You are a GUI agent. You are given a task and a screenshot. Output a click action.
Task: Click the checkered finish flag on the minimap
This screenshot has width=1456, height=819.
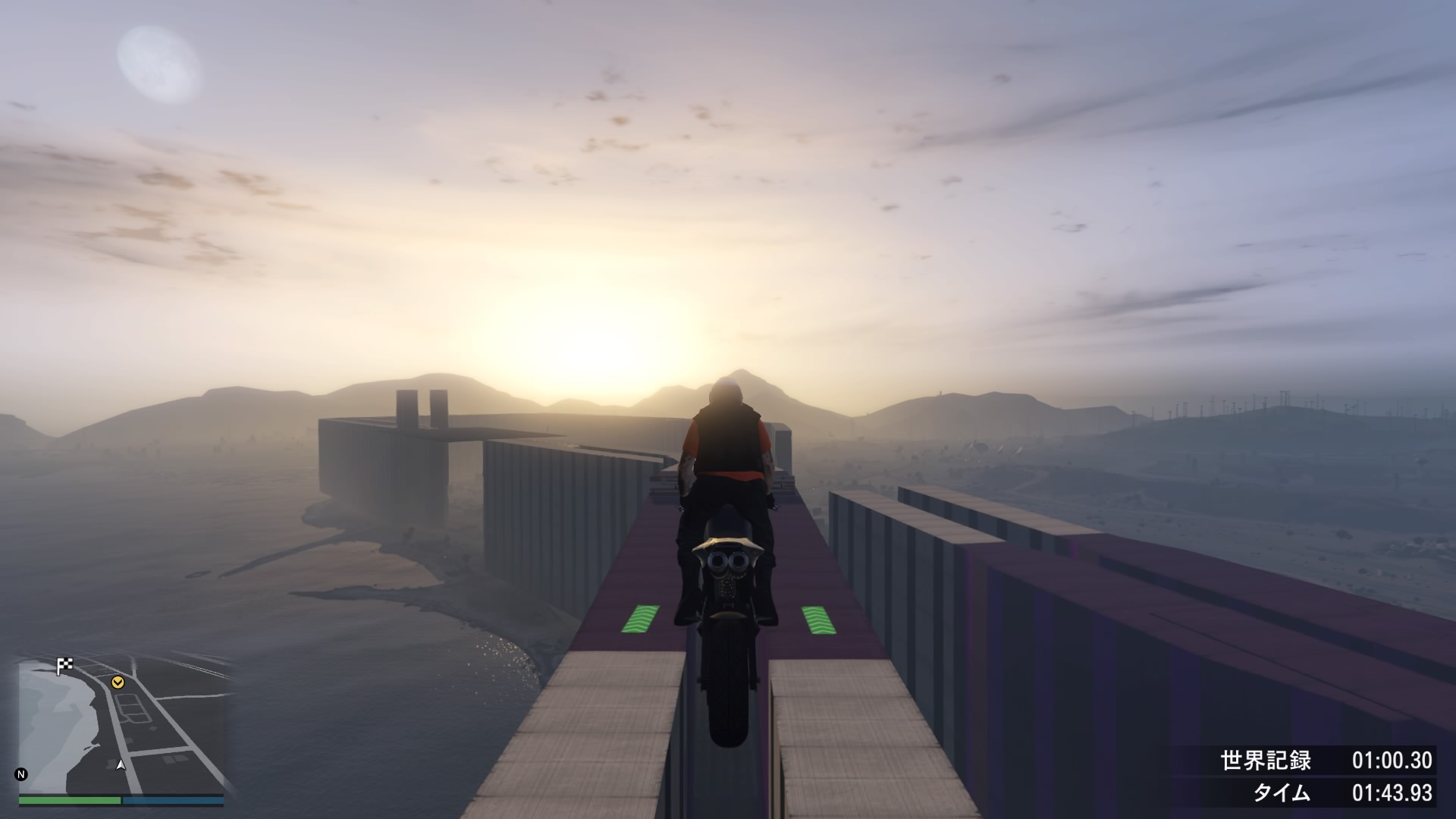click(65, 666)
